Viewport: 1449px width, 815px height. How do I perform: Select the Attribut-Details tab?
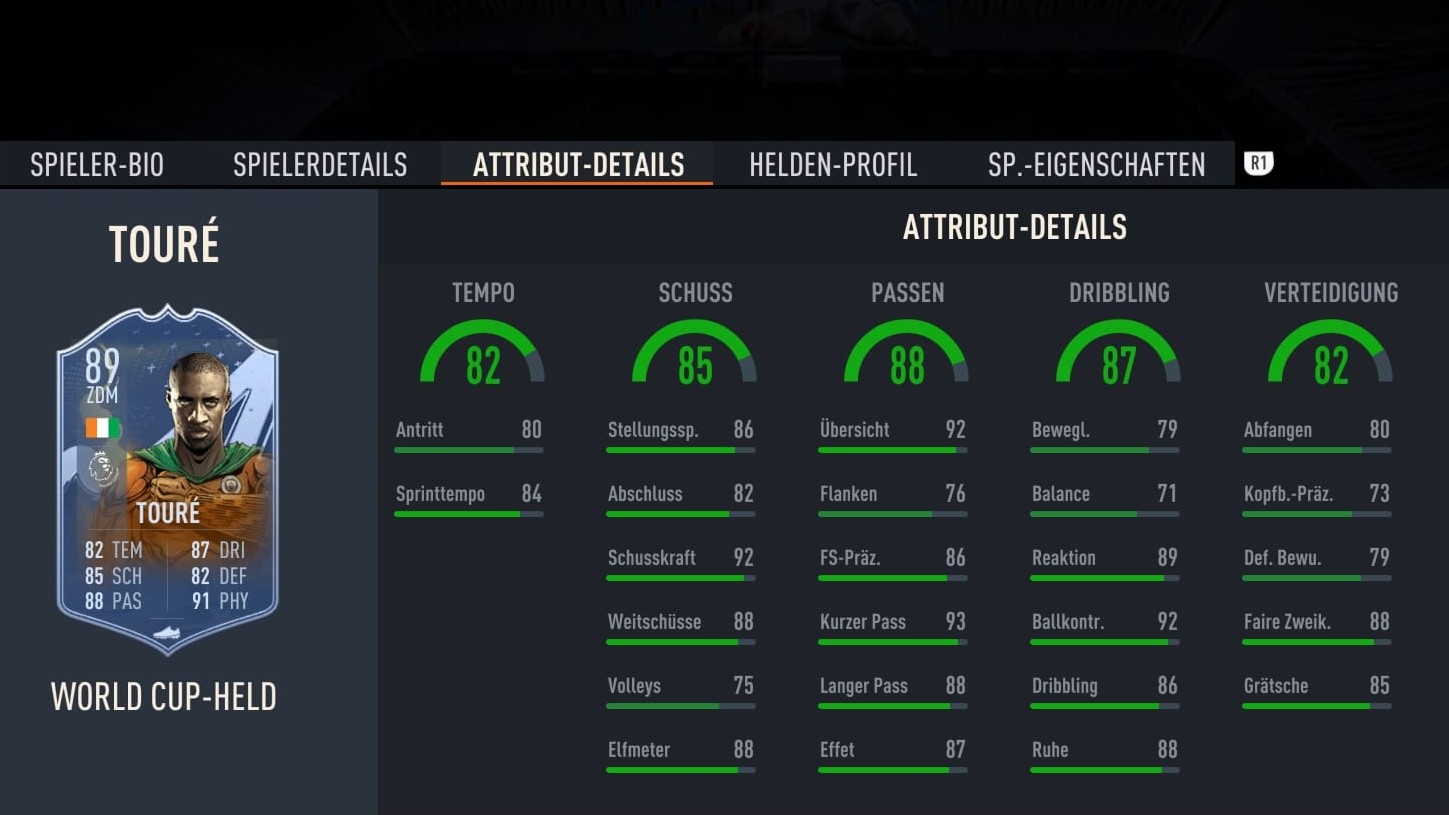578,165
